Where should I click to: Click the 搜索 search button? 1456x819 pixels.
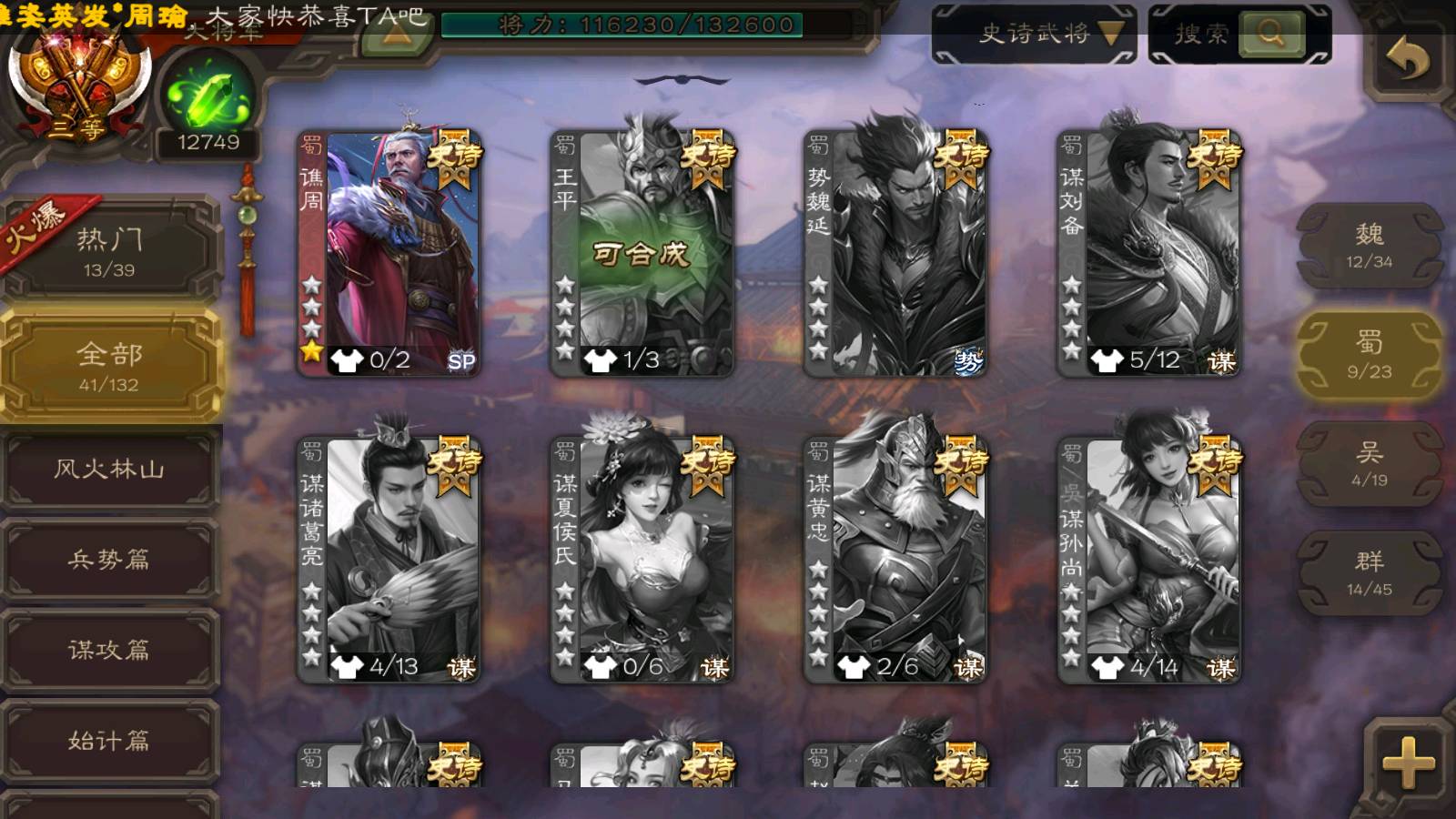tap(1270, 35)
